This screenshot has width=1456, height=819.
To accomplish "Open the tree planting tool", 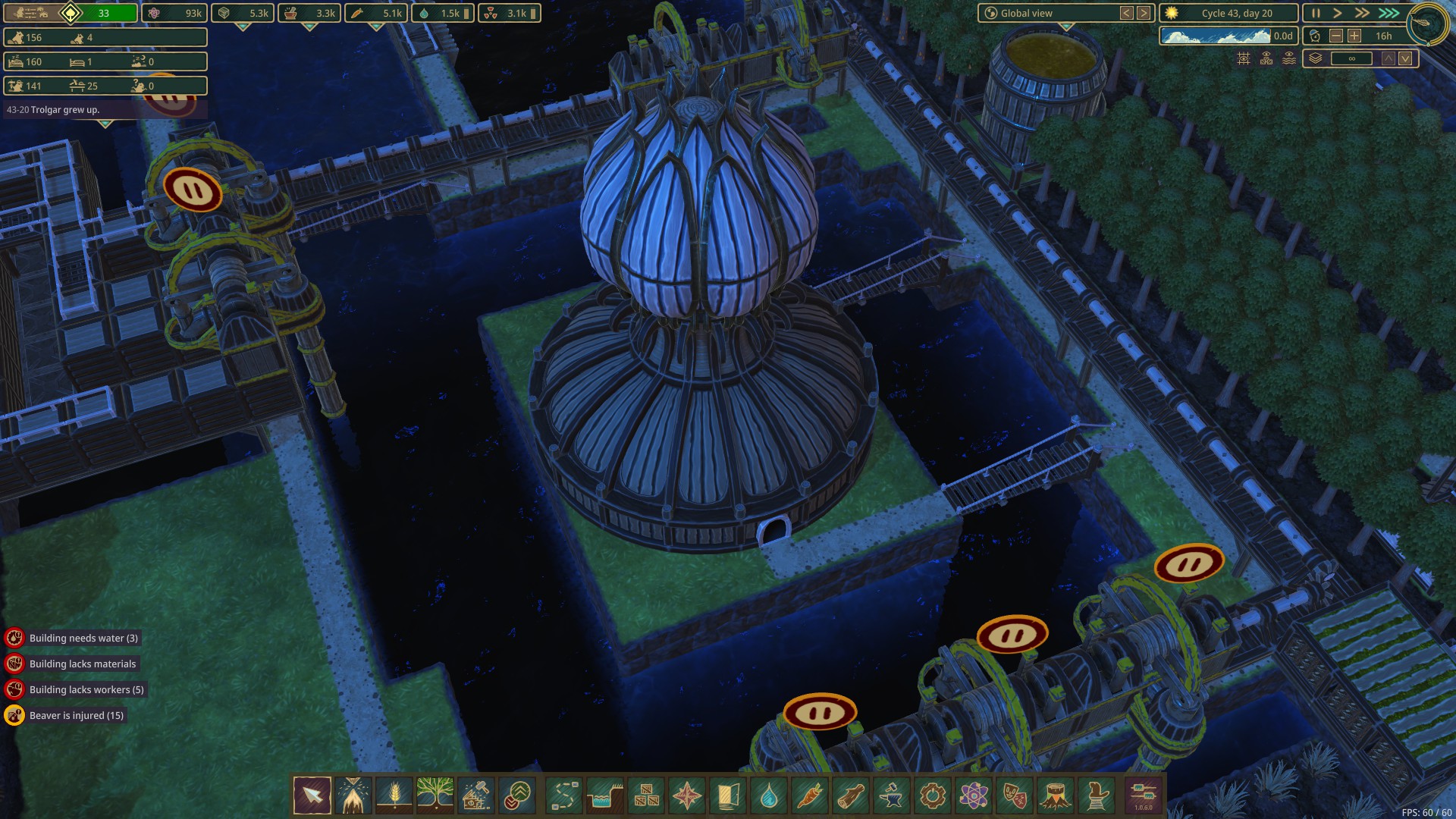I will (x=435, y=795).
